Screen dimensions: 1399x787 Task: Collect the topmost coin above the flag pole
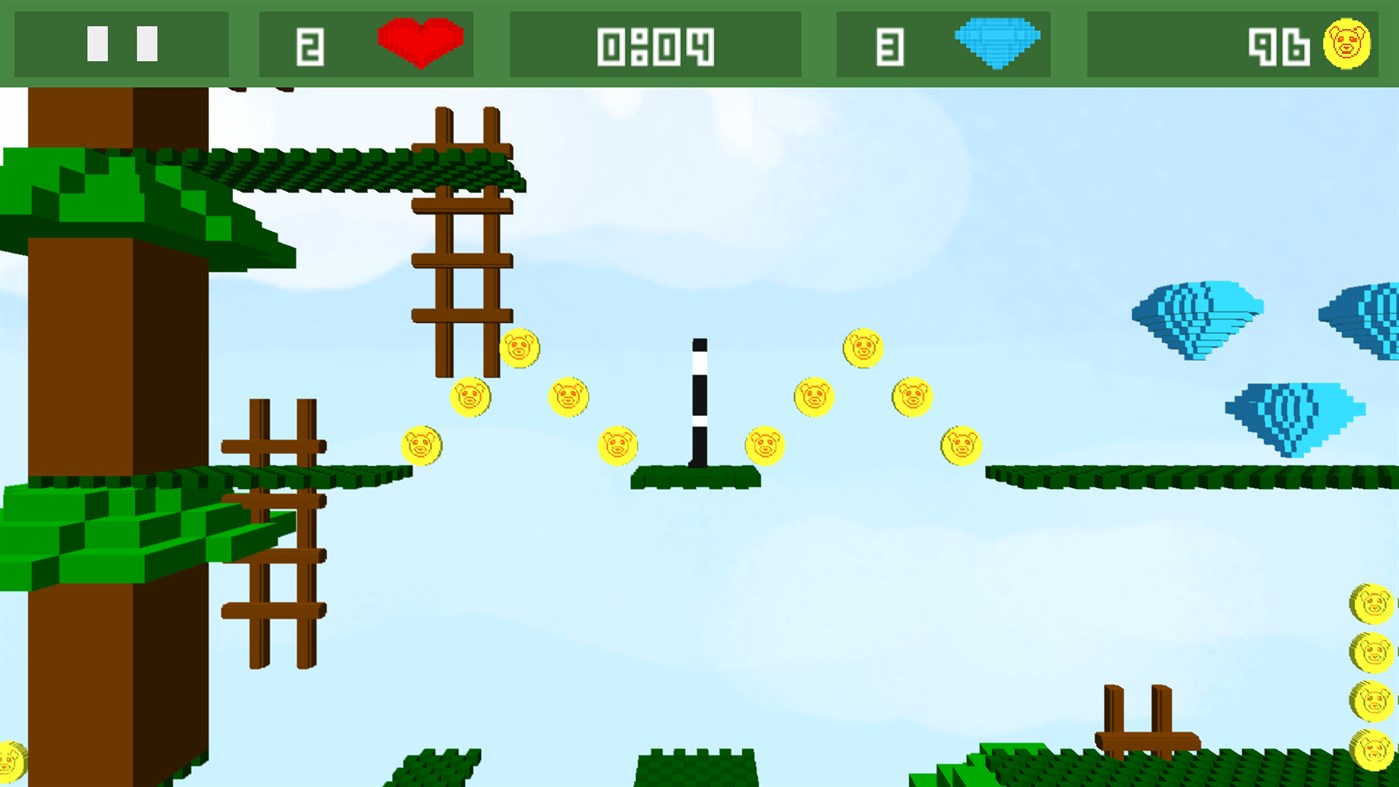(861, 349)
